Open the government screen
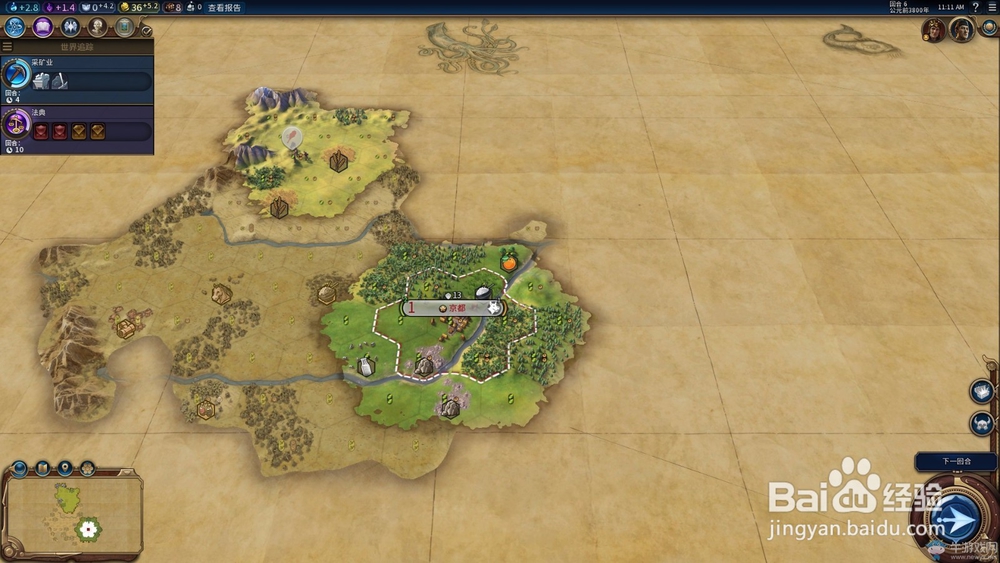The width and height of the screenshot is (1000, 563). click(x=70, y=28)
